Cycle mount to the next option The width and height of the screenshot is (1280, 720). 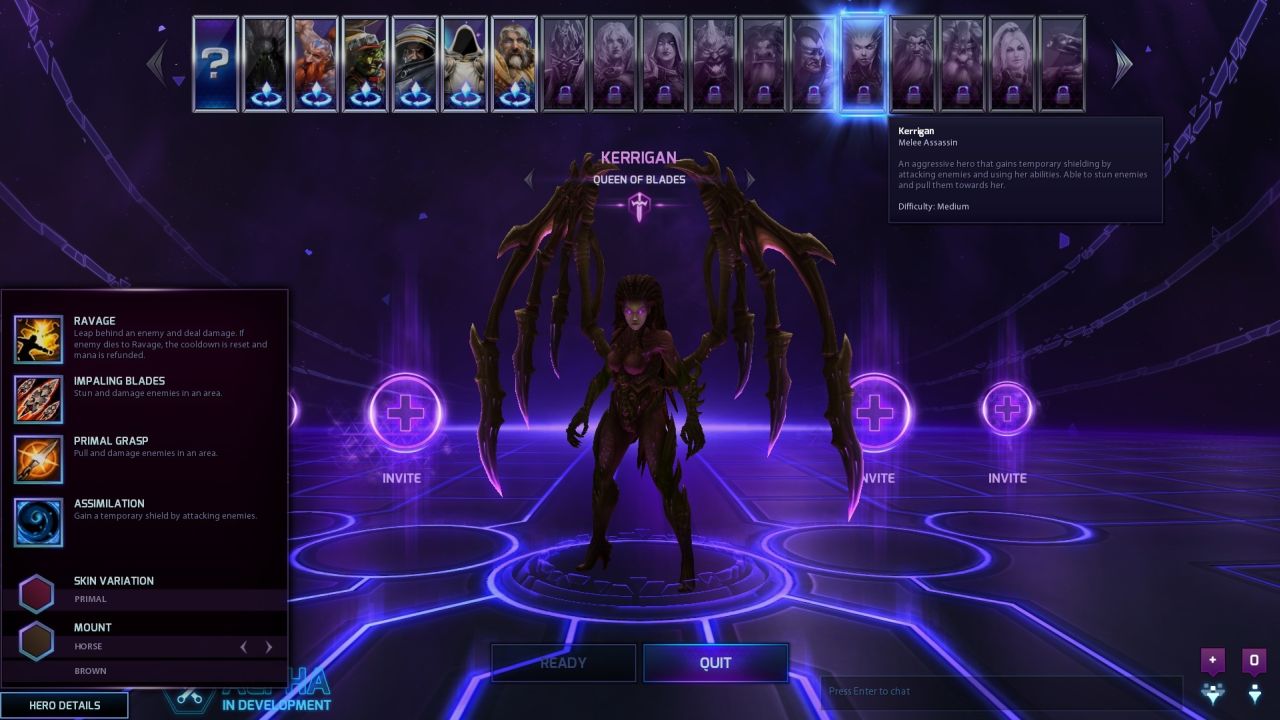268,647
